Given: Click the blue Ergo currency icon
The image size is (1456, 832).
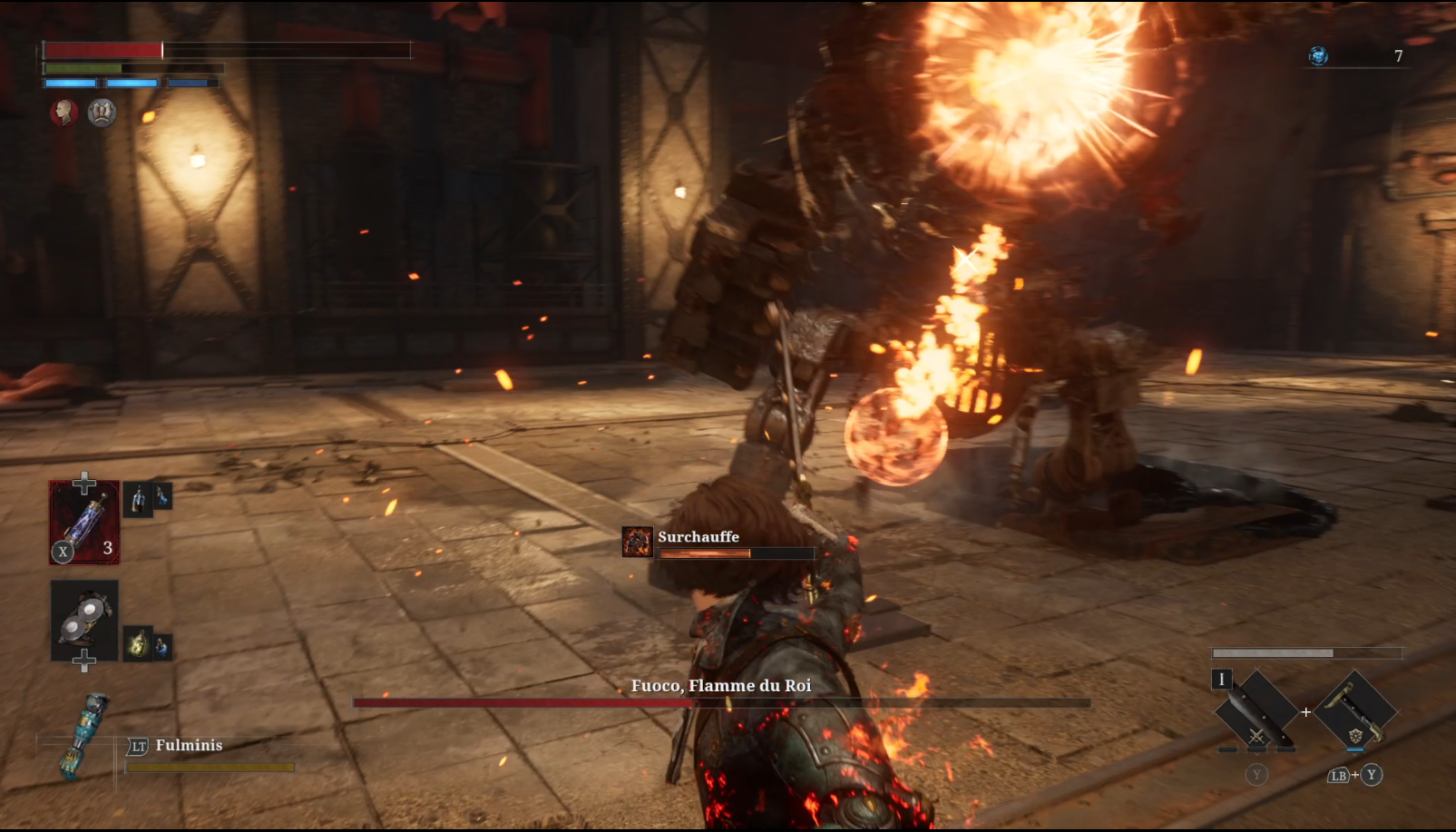Looking at the screenshot, I should [x=1318, y=56].
